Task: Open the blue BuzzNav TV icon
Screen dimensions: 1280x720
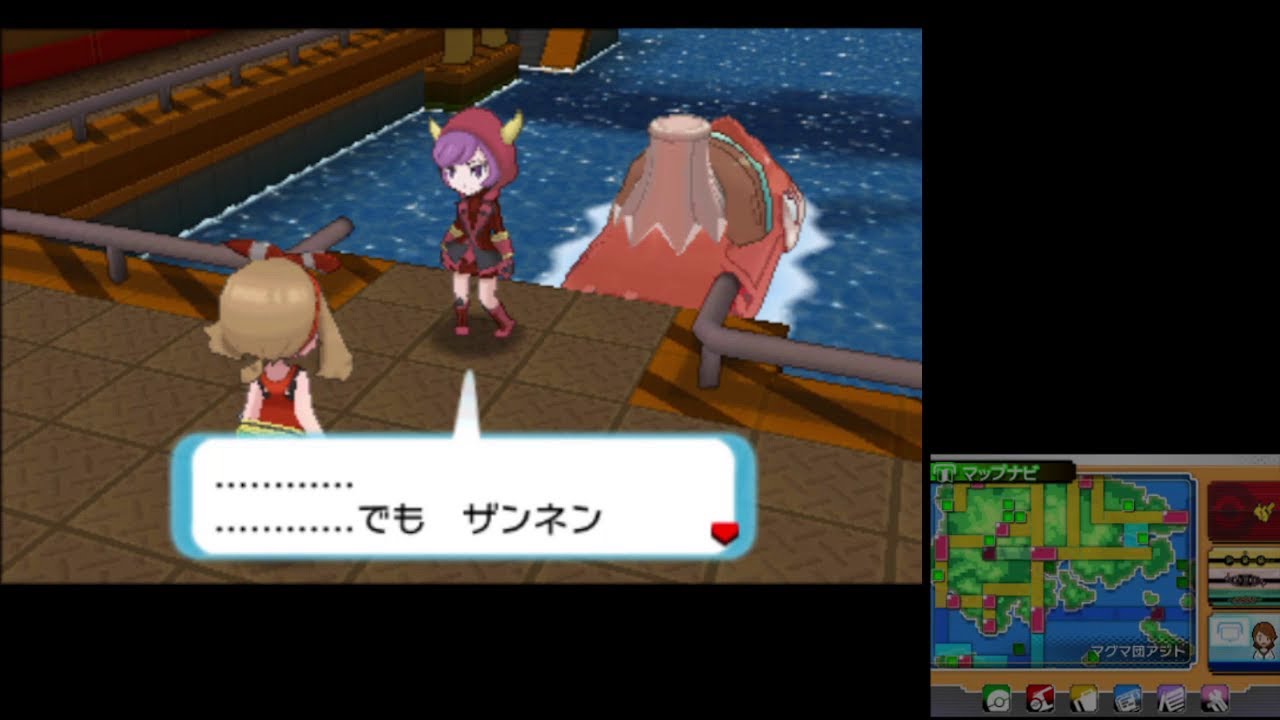Action: pos(1128,700)
